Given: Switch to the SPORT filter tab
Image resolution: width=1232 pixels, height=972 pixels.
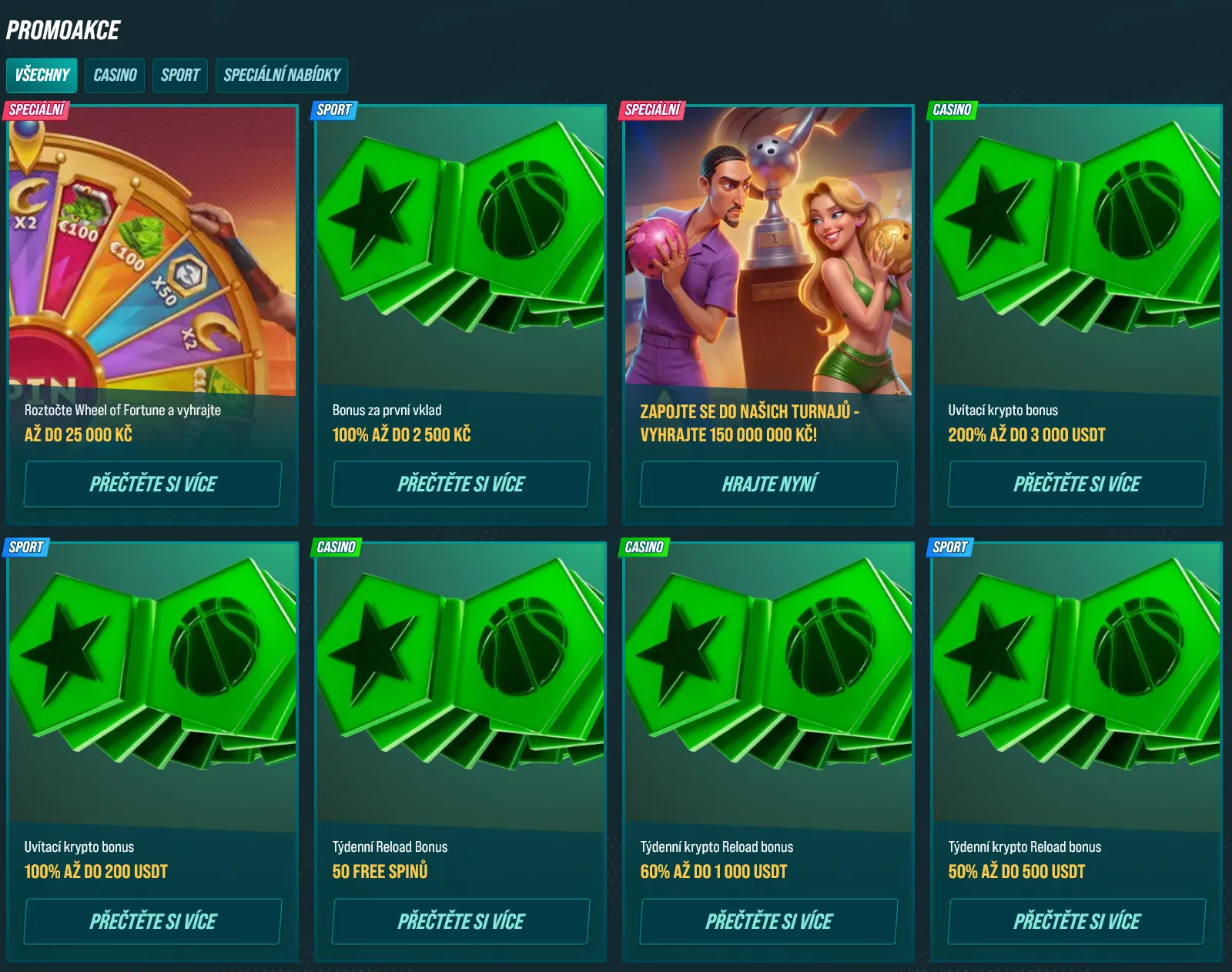Looking at the screenshot, I should click(x=179, y=75).
